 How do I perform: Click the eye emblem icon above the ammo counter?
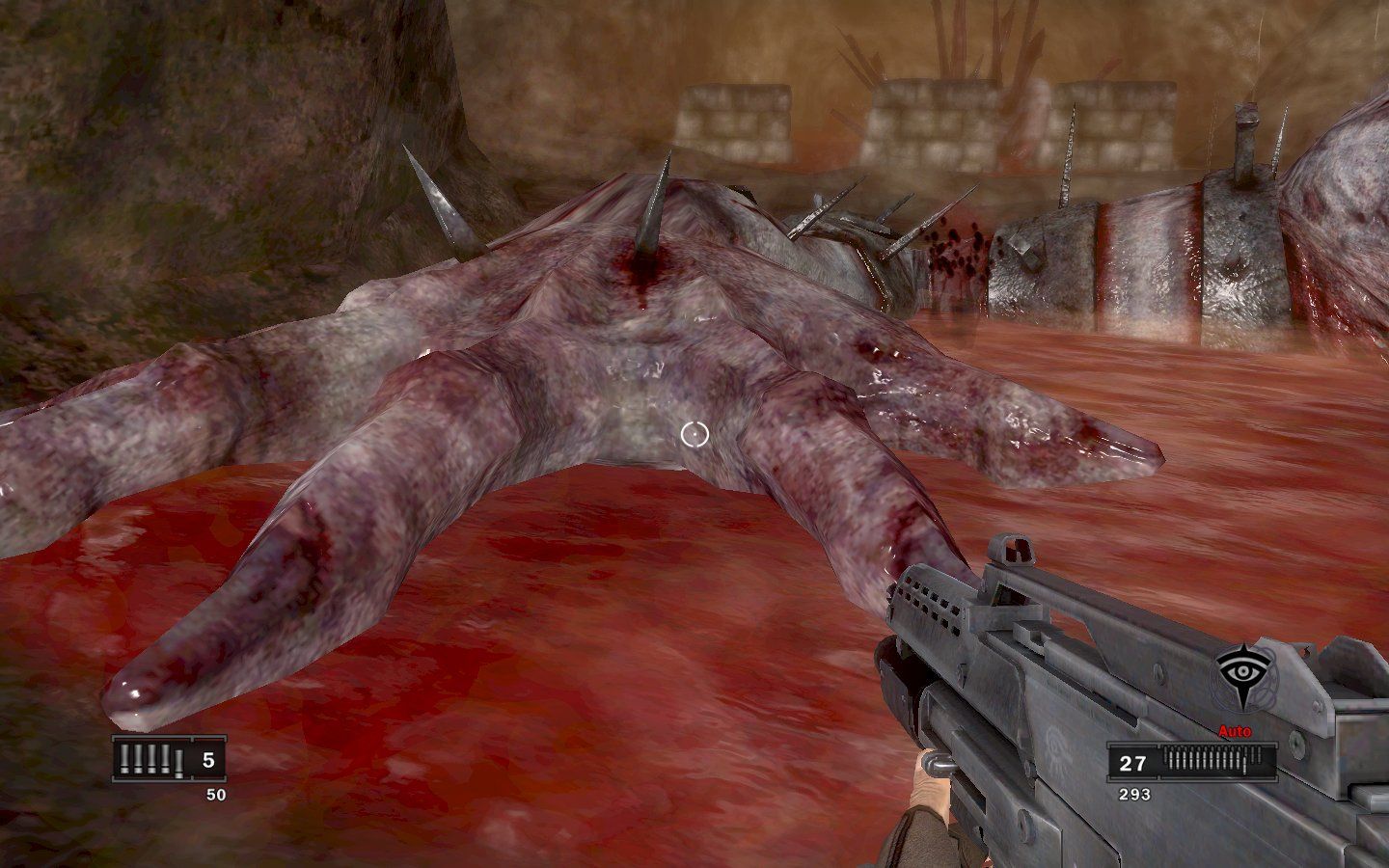point(1243,668)
